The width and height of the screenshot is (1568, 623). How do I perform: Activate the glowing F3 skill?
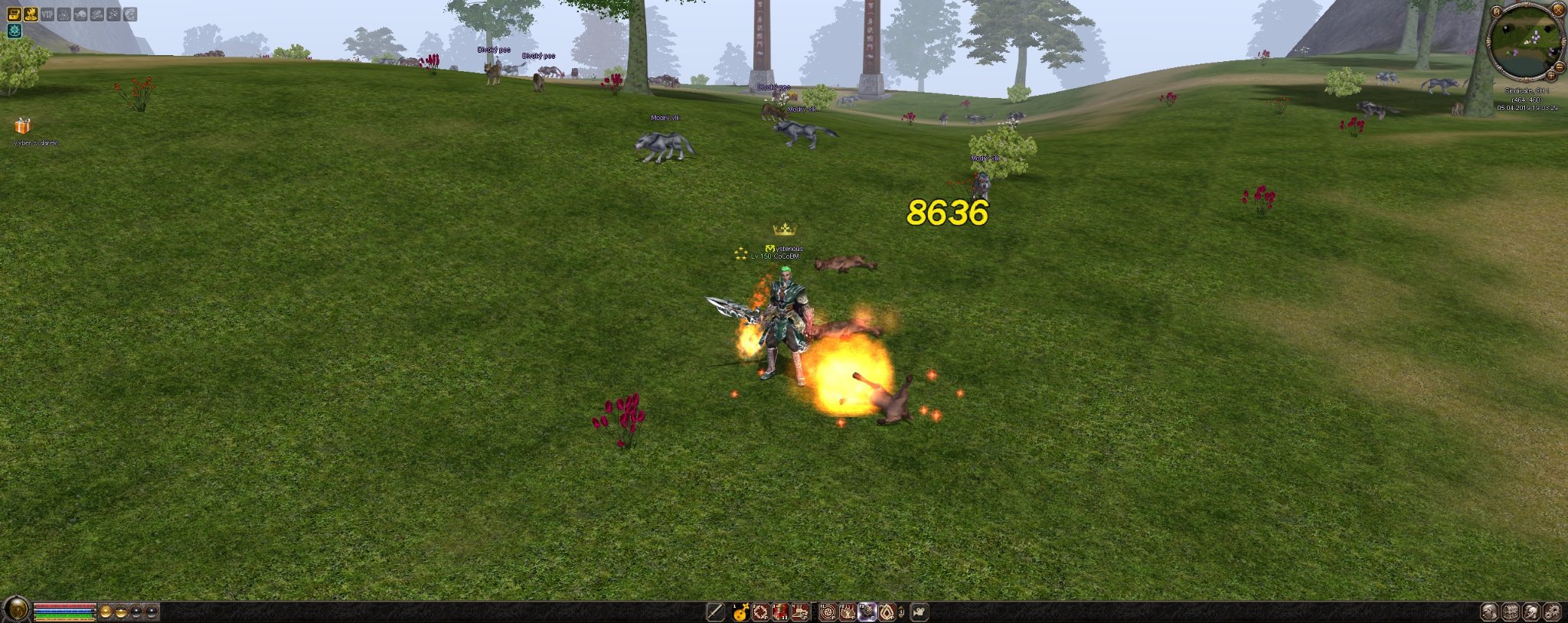[x=867, y=612]
